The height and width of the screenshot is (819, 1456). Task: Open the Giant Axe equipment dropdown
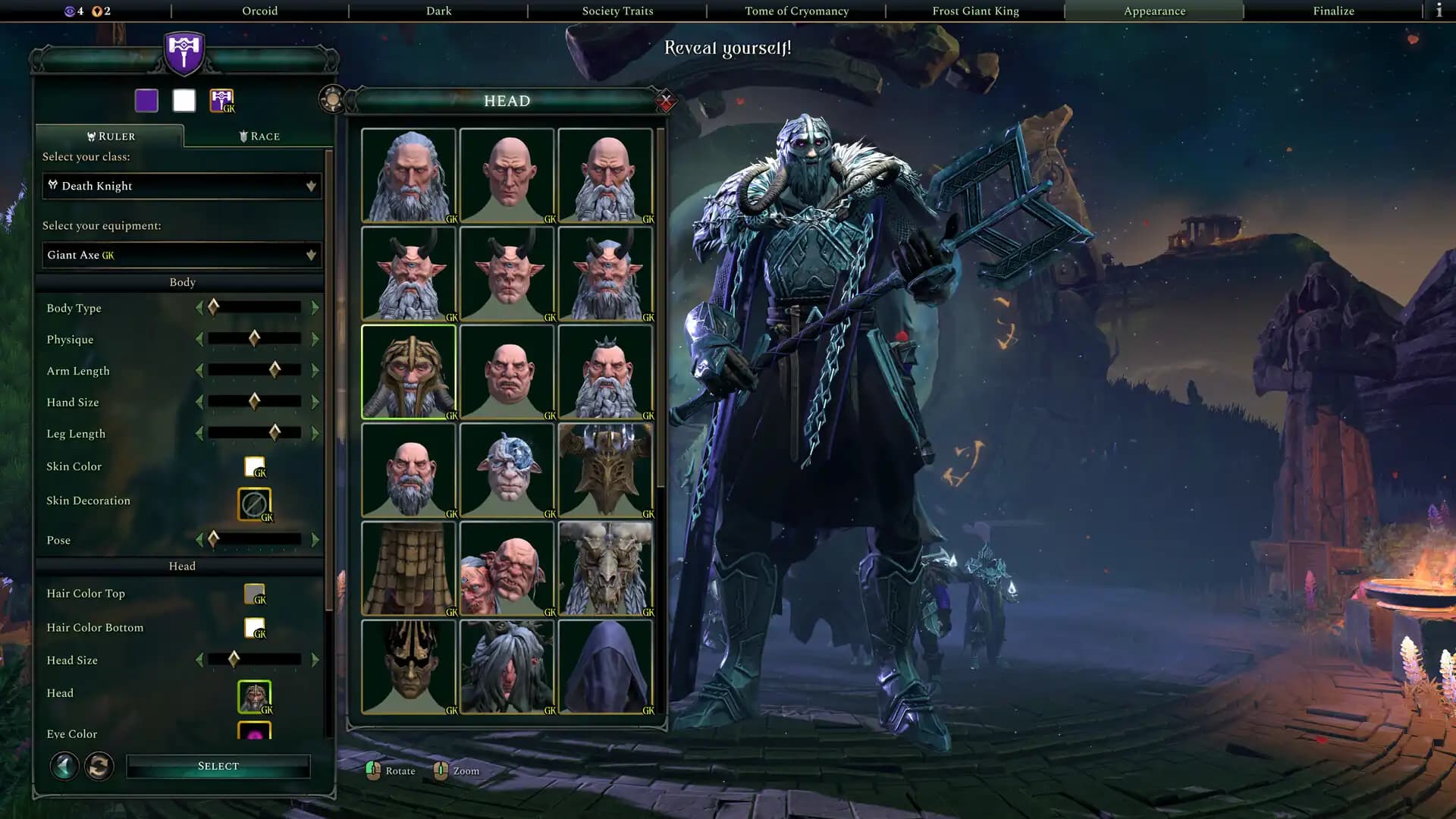pyautogui.click(x=181, y=255)
